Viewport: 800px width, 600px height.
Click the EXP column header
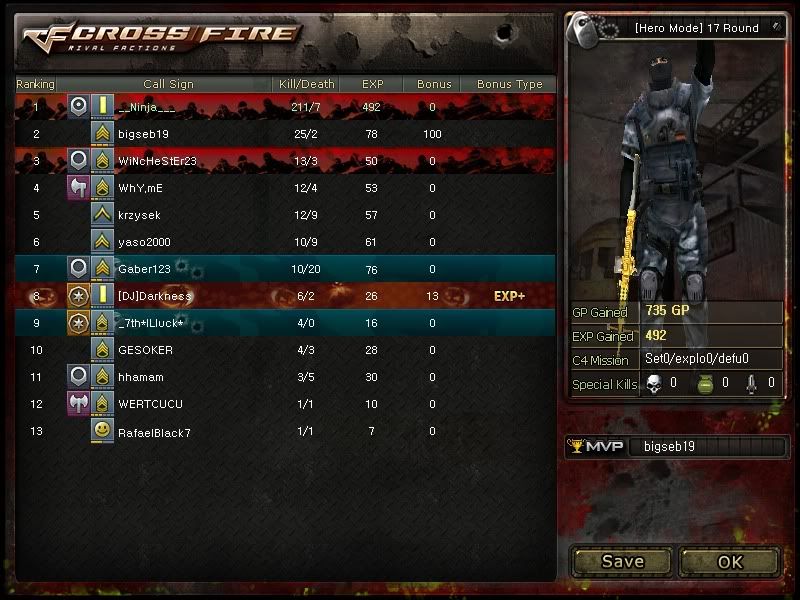[x=373, y=84]
